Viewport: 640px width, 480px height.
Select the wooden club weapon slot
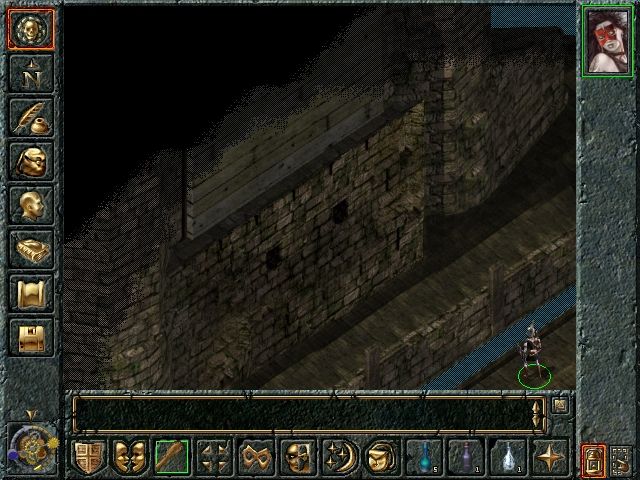tap(171, 458)
